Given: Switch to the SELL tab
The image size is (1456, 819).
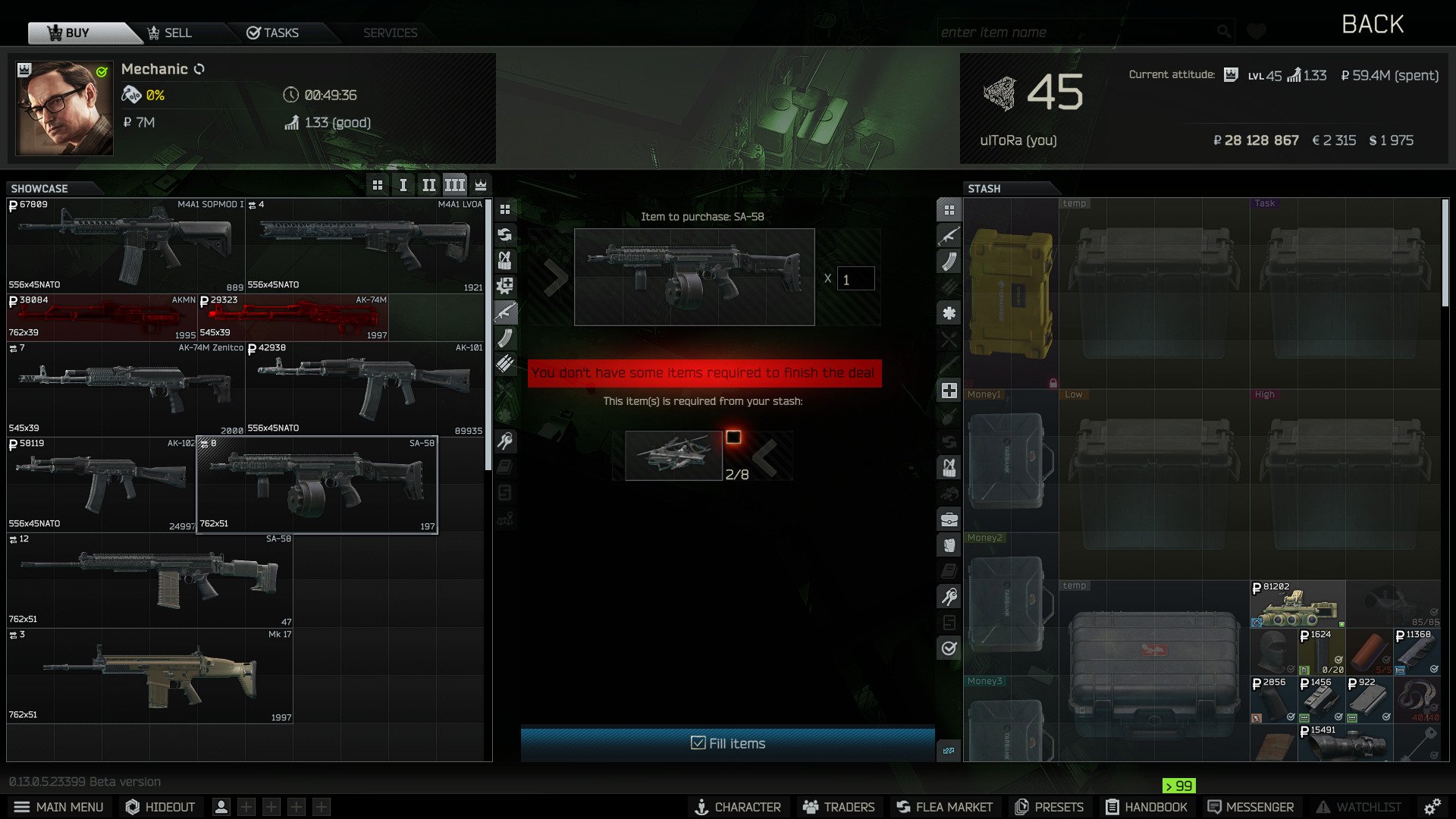Looking at the screenshot, I should 170,33.
